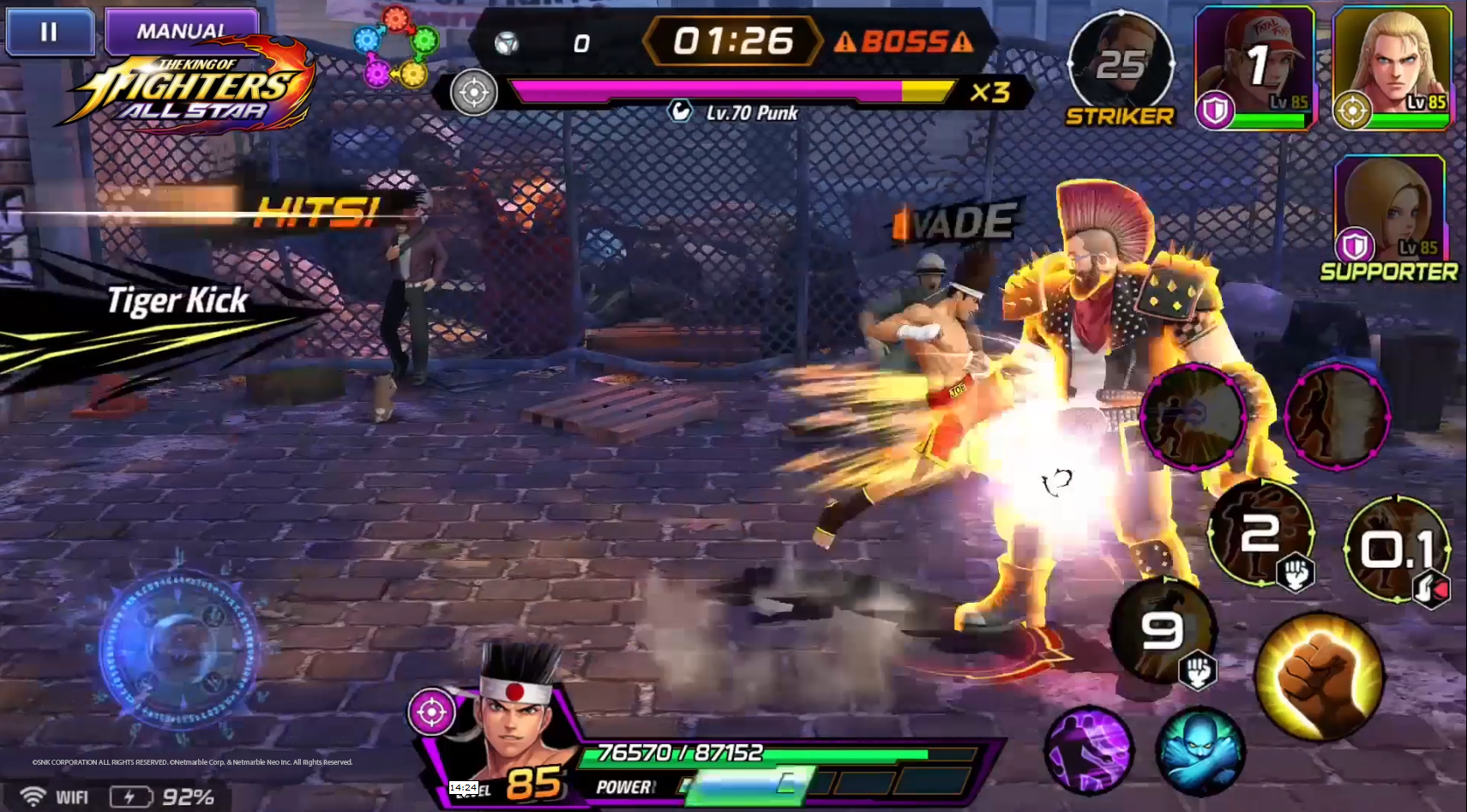
Task: Toggle the MANUAL control mode button
Action: (x=181, y=31)
